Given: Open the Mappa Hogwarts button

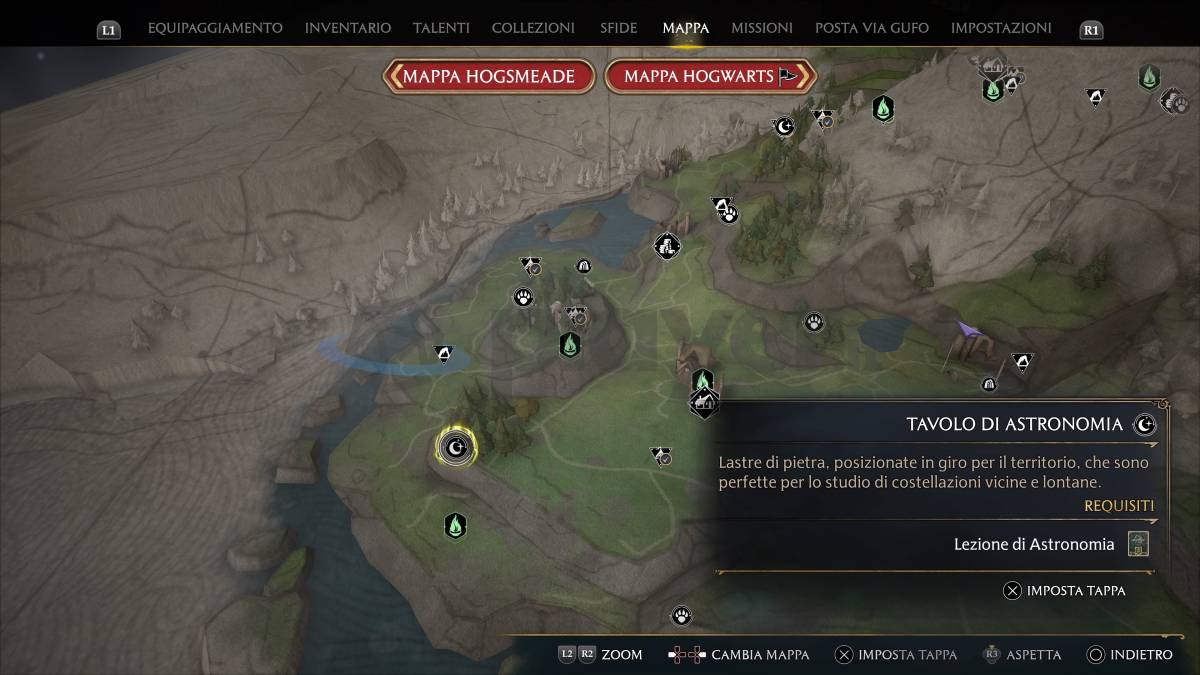Looking at the screenshot, I should pyautogui.click(x=711, y=77).
